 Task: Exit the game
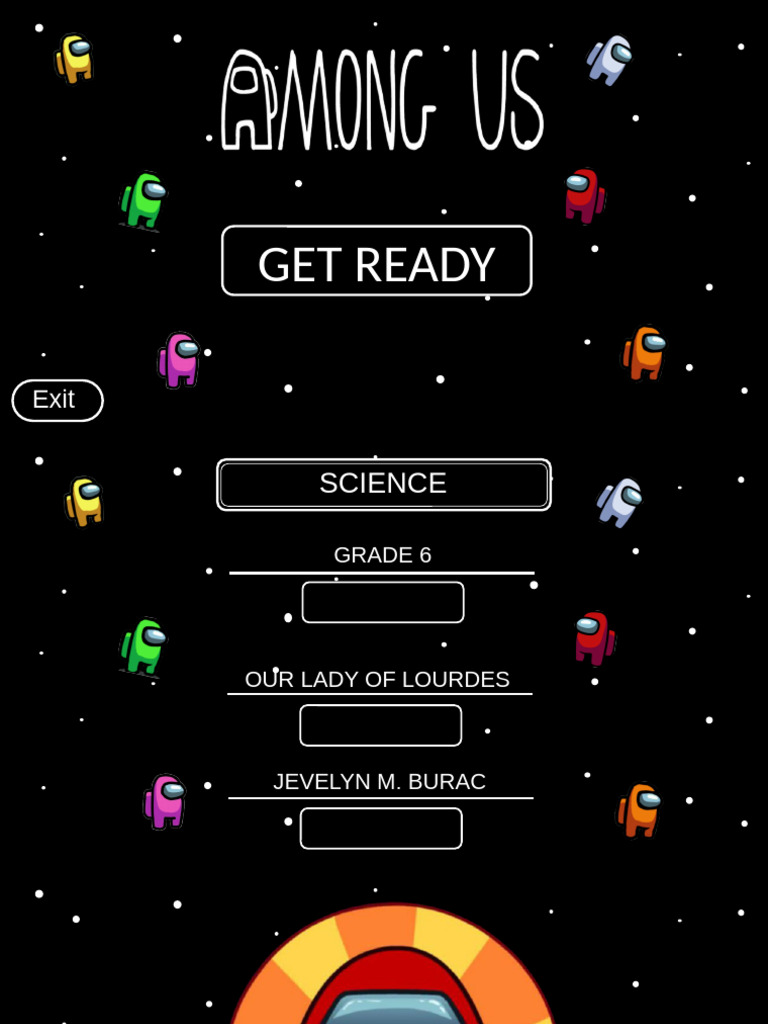(x=57, y=400)
